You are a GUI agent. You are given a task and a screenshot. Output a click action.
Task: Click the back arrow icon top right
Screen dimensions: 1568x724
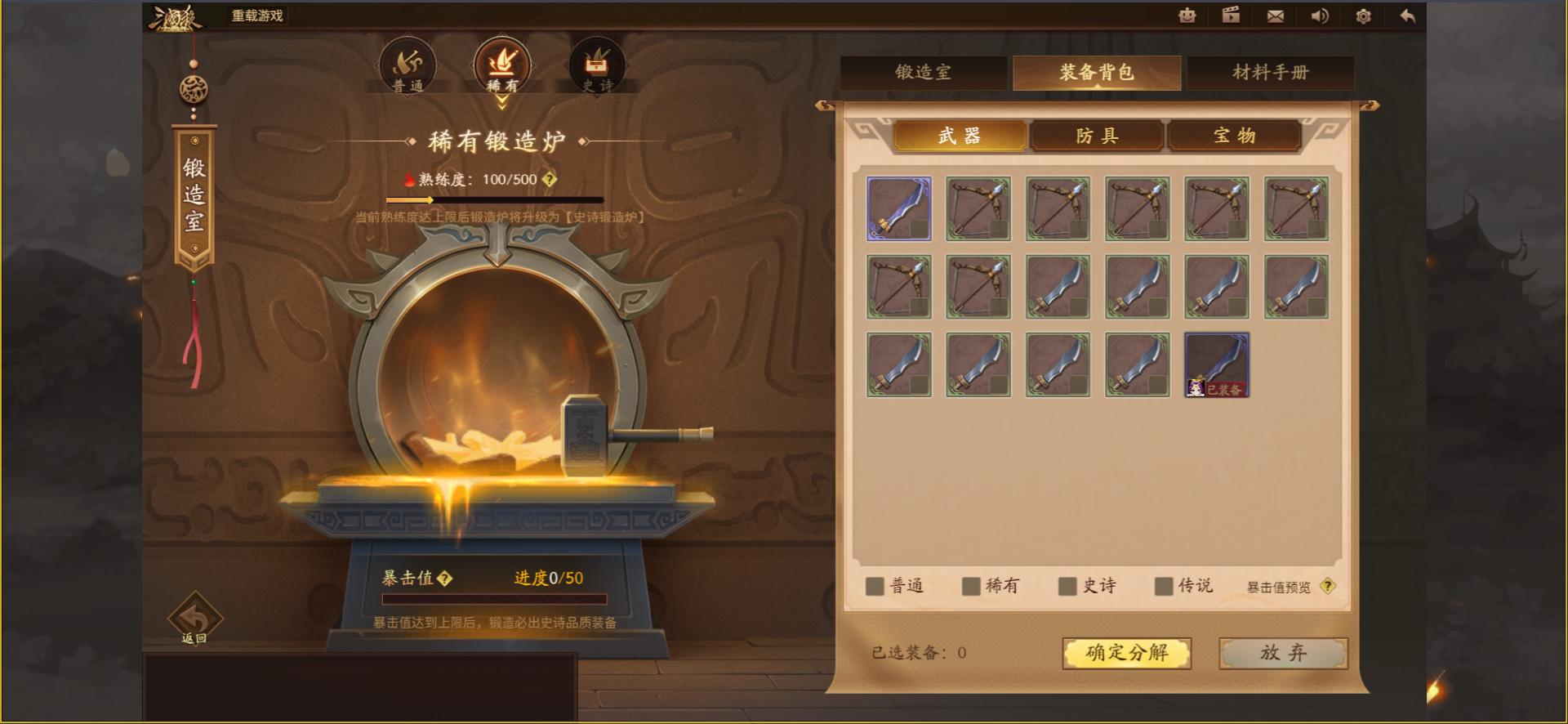click(1406, 16)
